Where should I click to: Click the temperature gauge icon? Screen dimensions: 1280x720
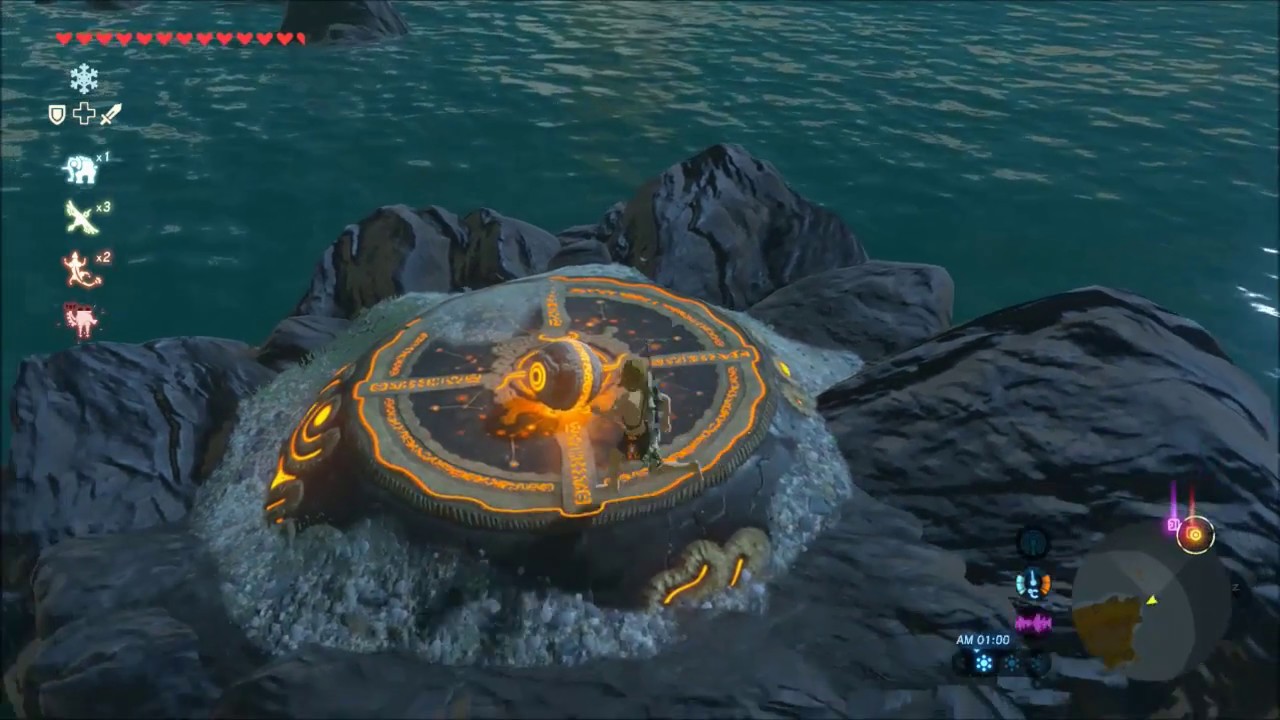(x=1033, y=584)
